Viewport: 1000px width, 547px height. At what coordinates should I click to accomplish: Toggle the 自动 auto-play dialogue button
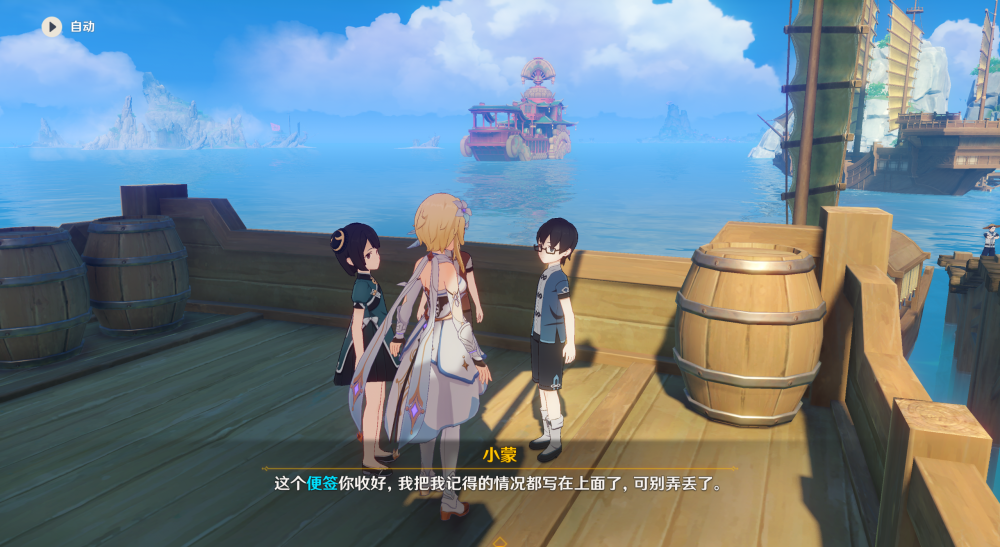click(52, 27)
